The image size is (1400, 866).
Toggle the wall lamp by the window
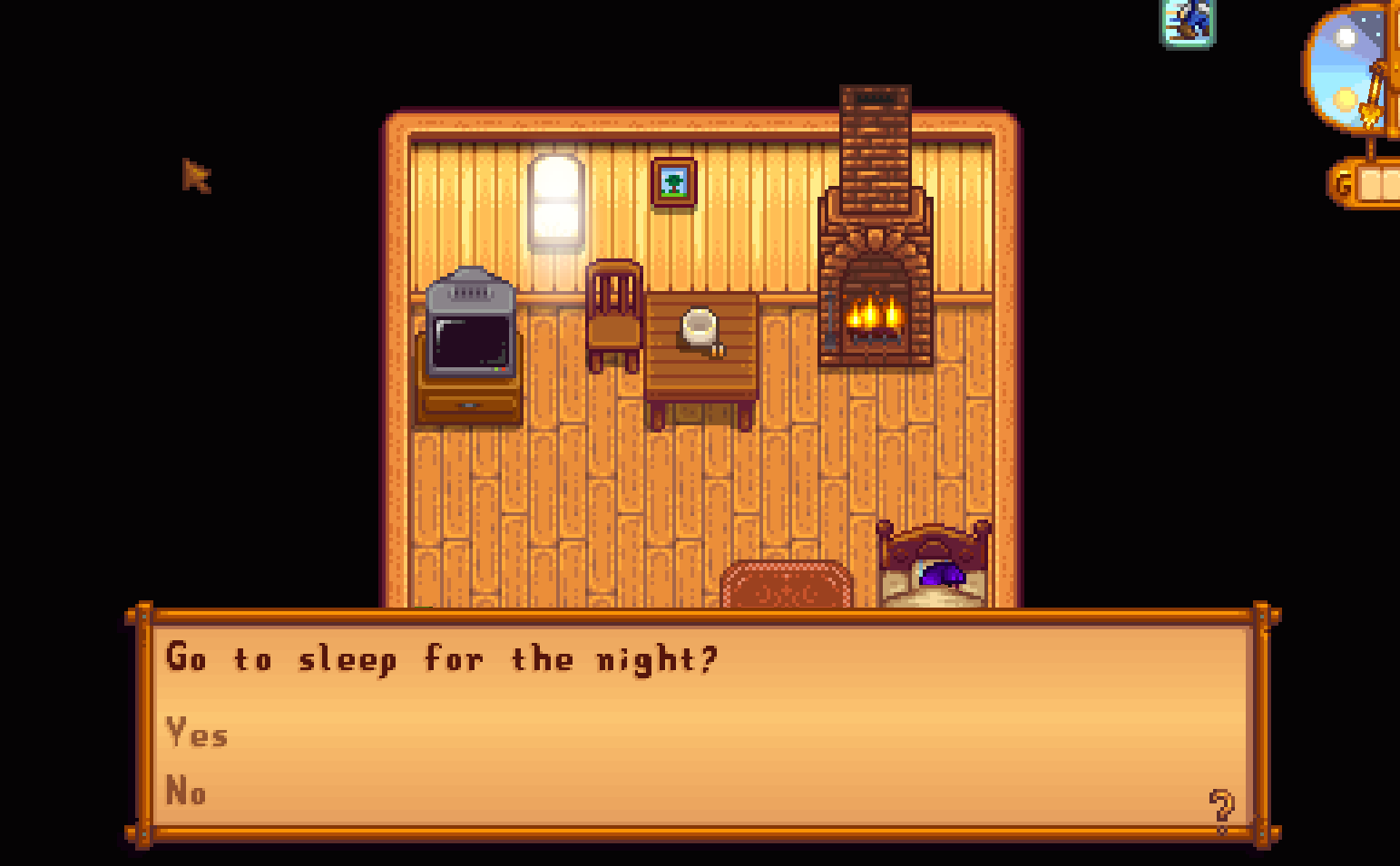(555, 199)
